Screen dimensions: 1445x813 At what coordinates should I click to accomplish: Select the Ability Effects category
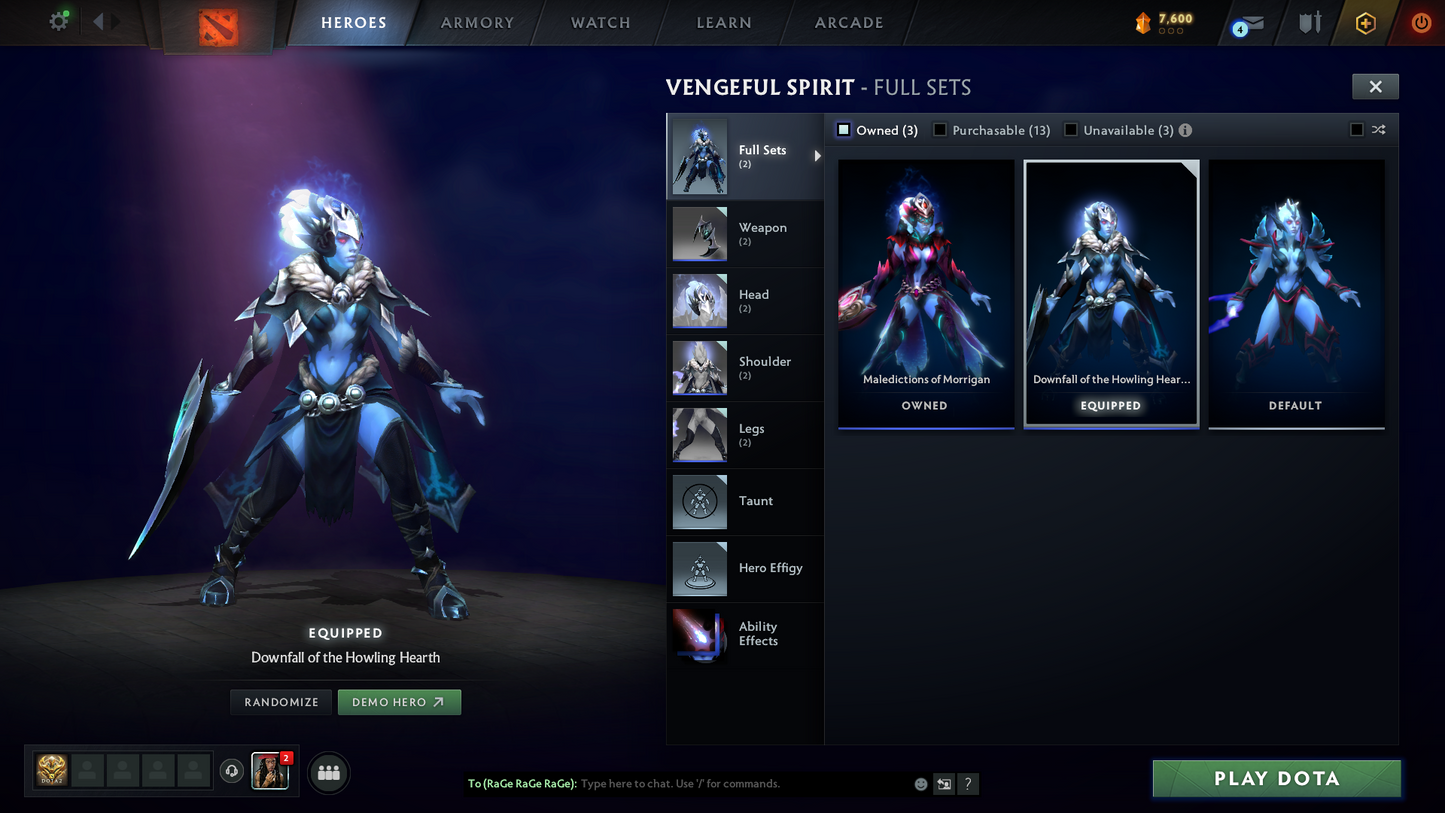click(x=700, y=637)
